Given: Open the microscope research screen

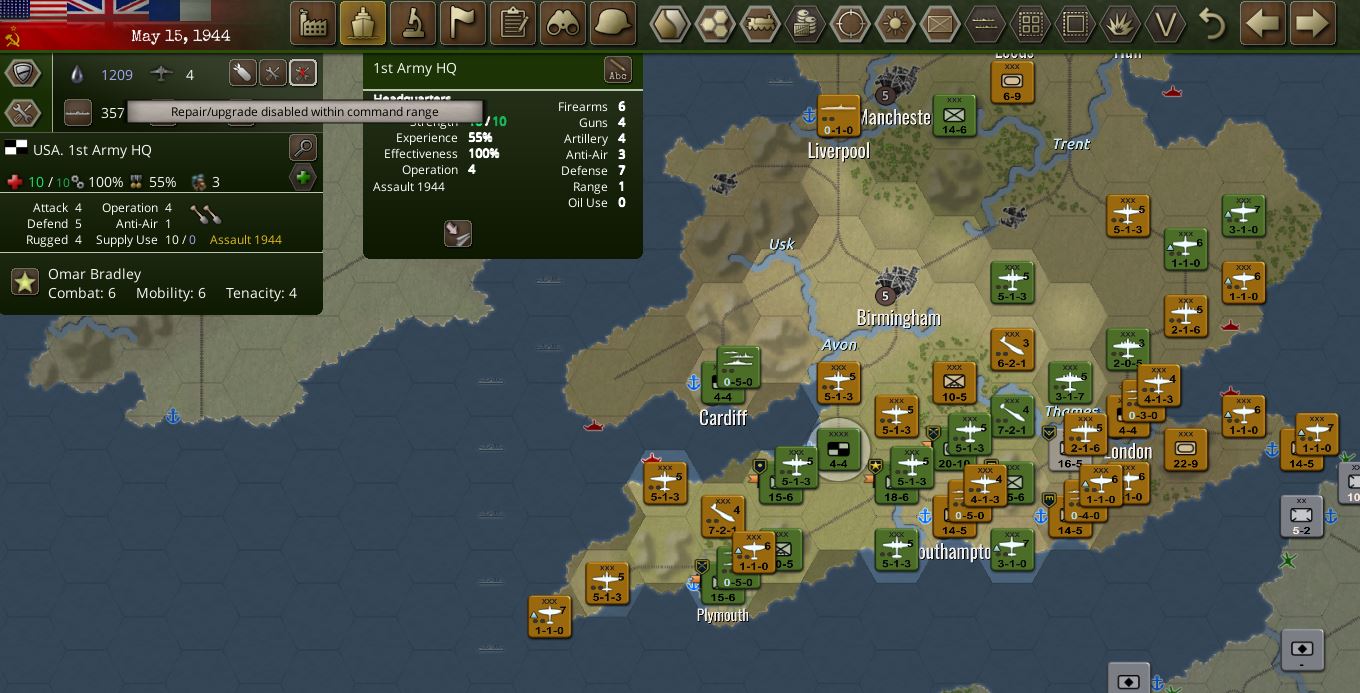Looking at the screenshot, I should [412, 23].
